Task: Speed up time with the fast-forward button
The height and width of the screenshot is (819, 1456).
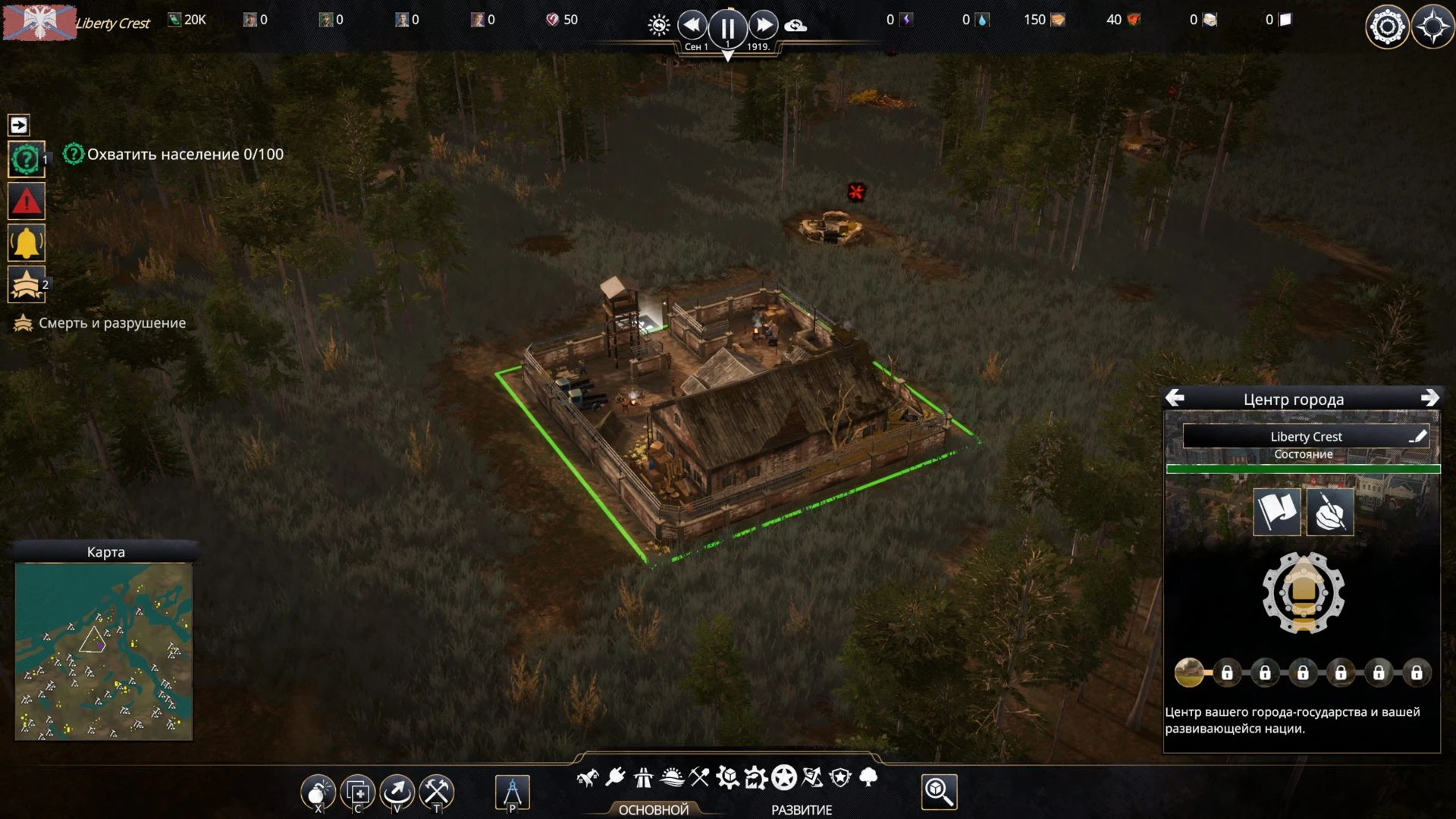Action: [763, 26]
